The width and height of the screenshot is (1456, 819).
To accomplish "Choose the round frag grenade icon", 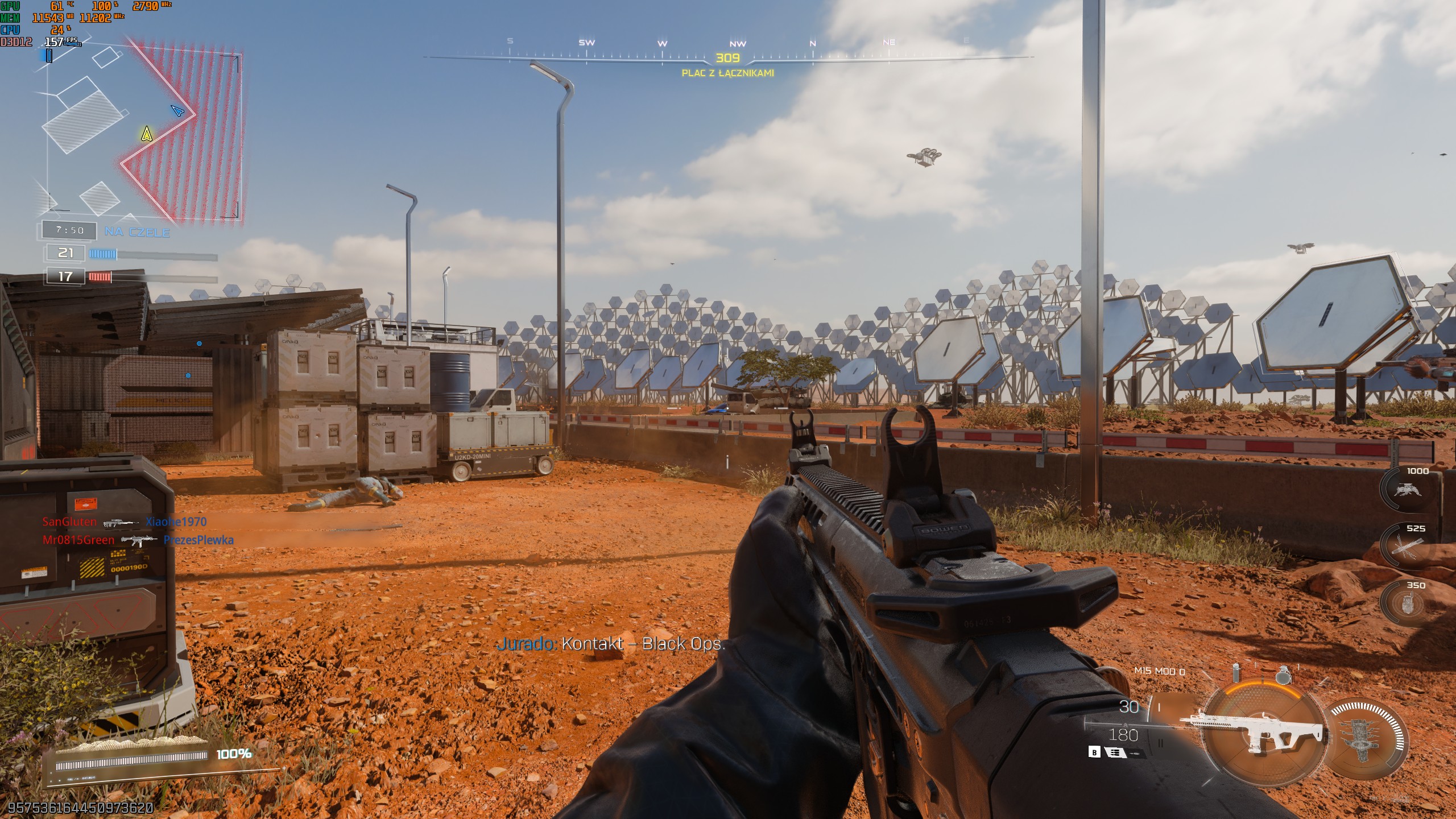I will point(1283,675).
